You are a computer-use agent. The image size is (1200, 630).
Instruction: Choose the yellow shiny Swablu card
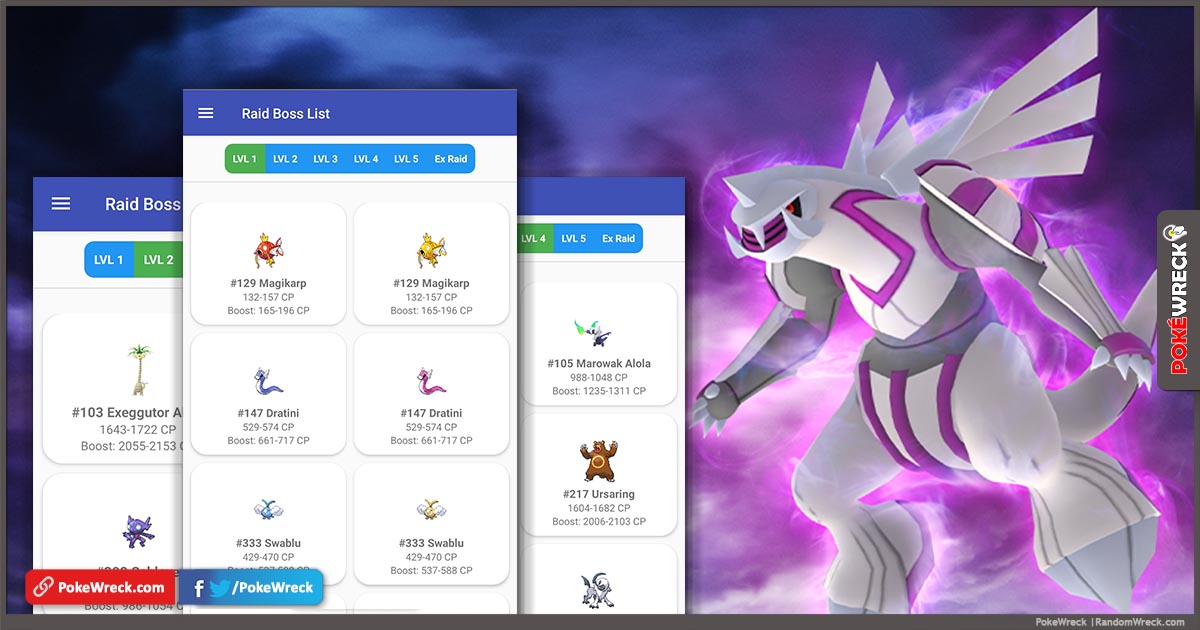(x=431, y=523)
